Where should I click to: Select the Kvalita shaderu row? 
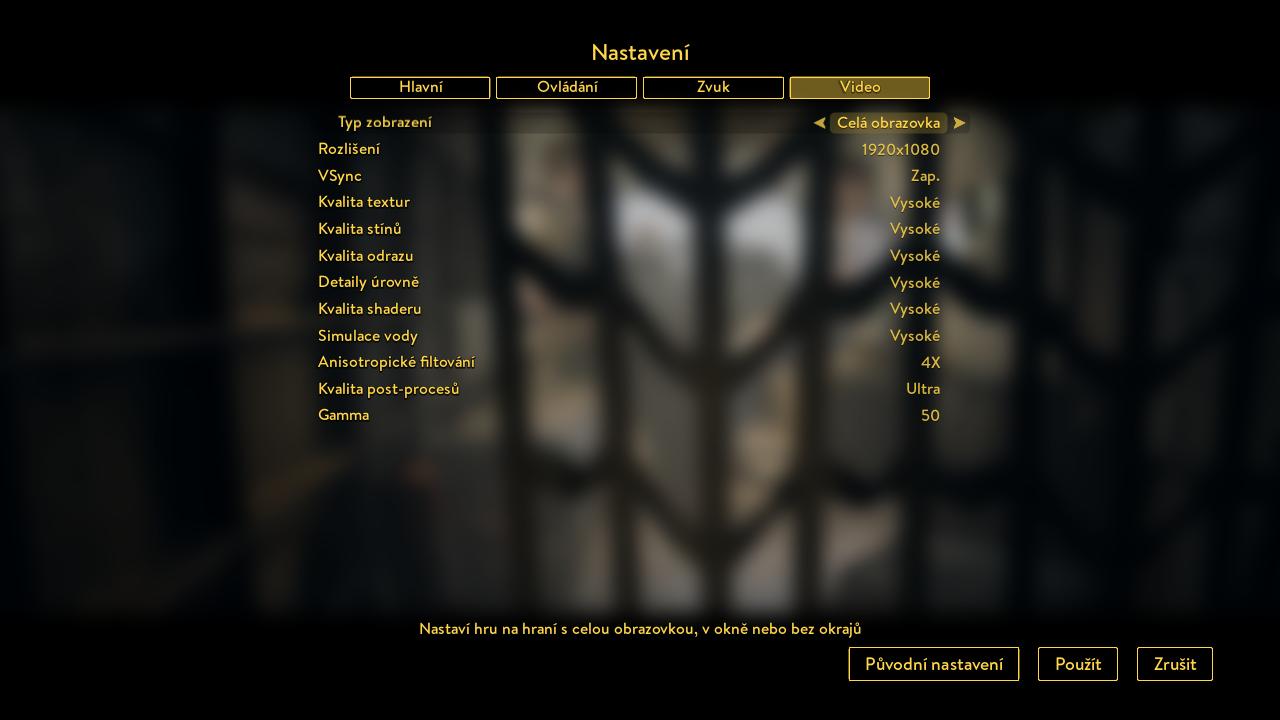[x=628, y=309]
